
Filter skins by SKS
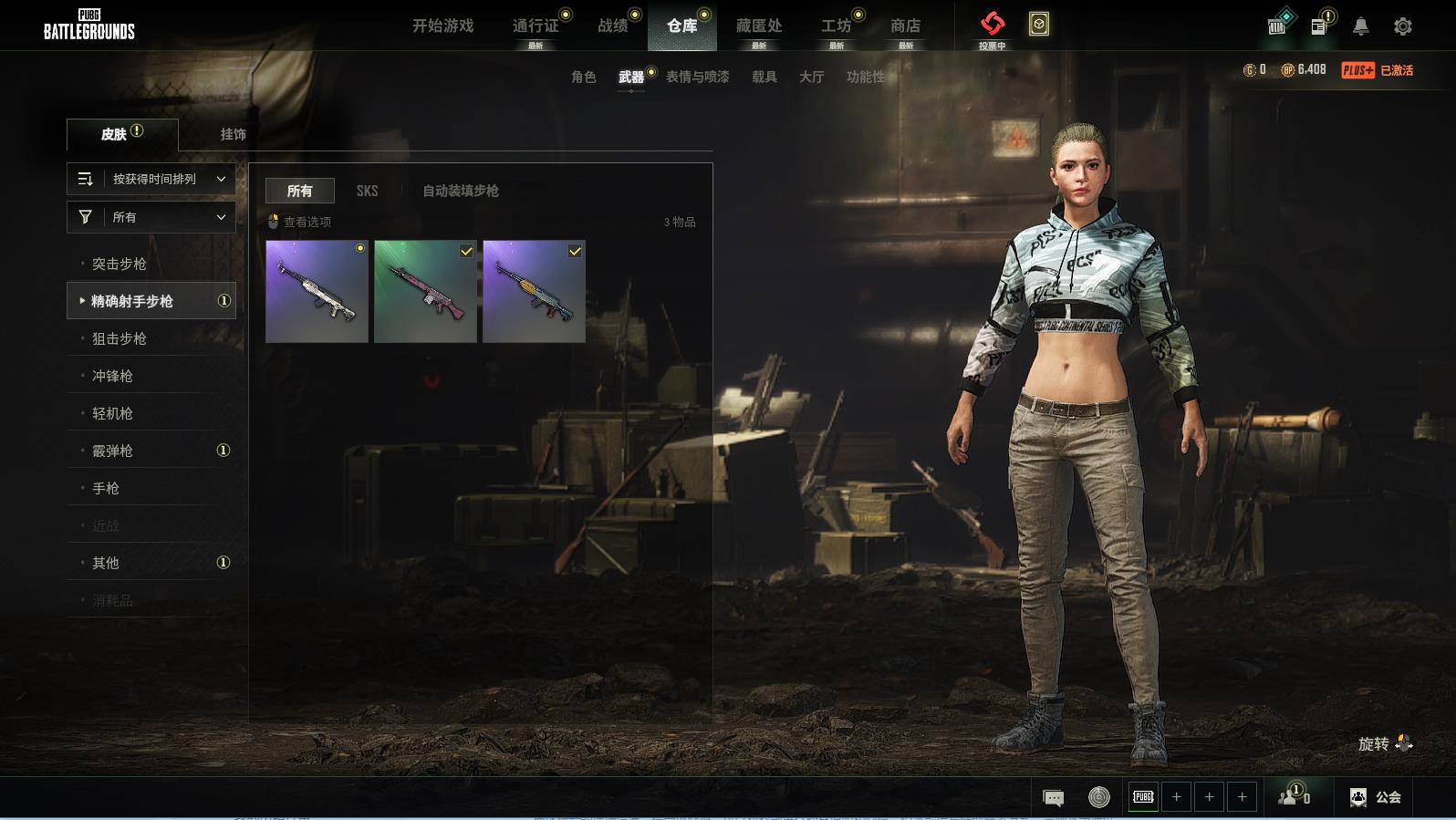(367, 191)
